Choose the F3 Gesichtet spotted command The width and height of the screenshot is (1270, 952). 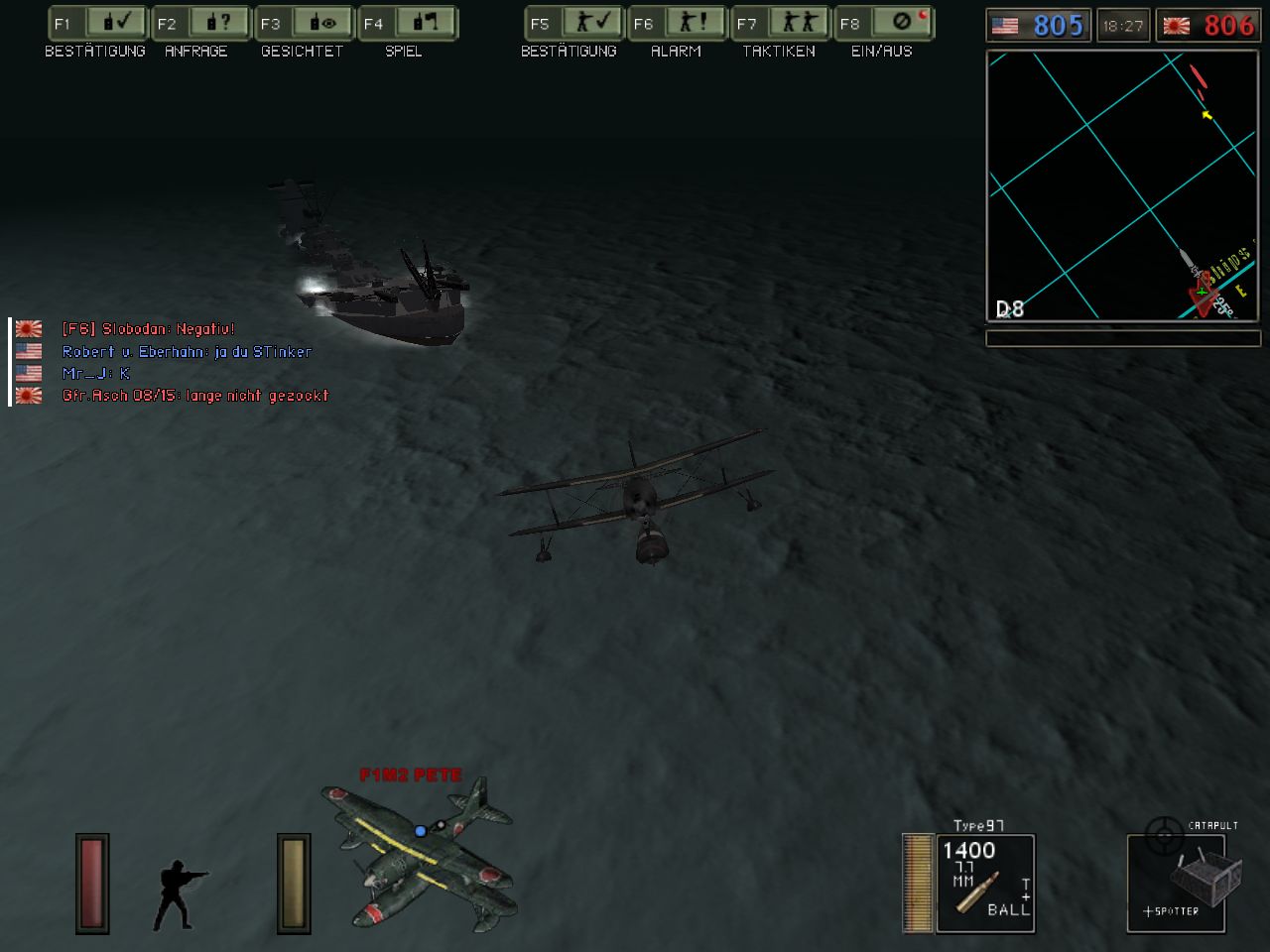click(x=304, y=23)
